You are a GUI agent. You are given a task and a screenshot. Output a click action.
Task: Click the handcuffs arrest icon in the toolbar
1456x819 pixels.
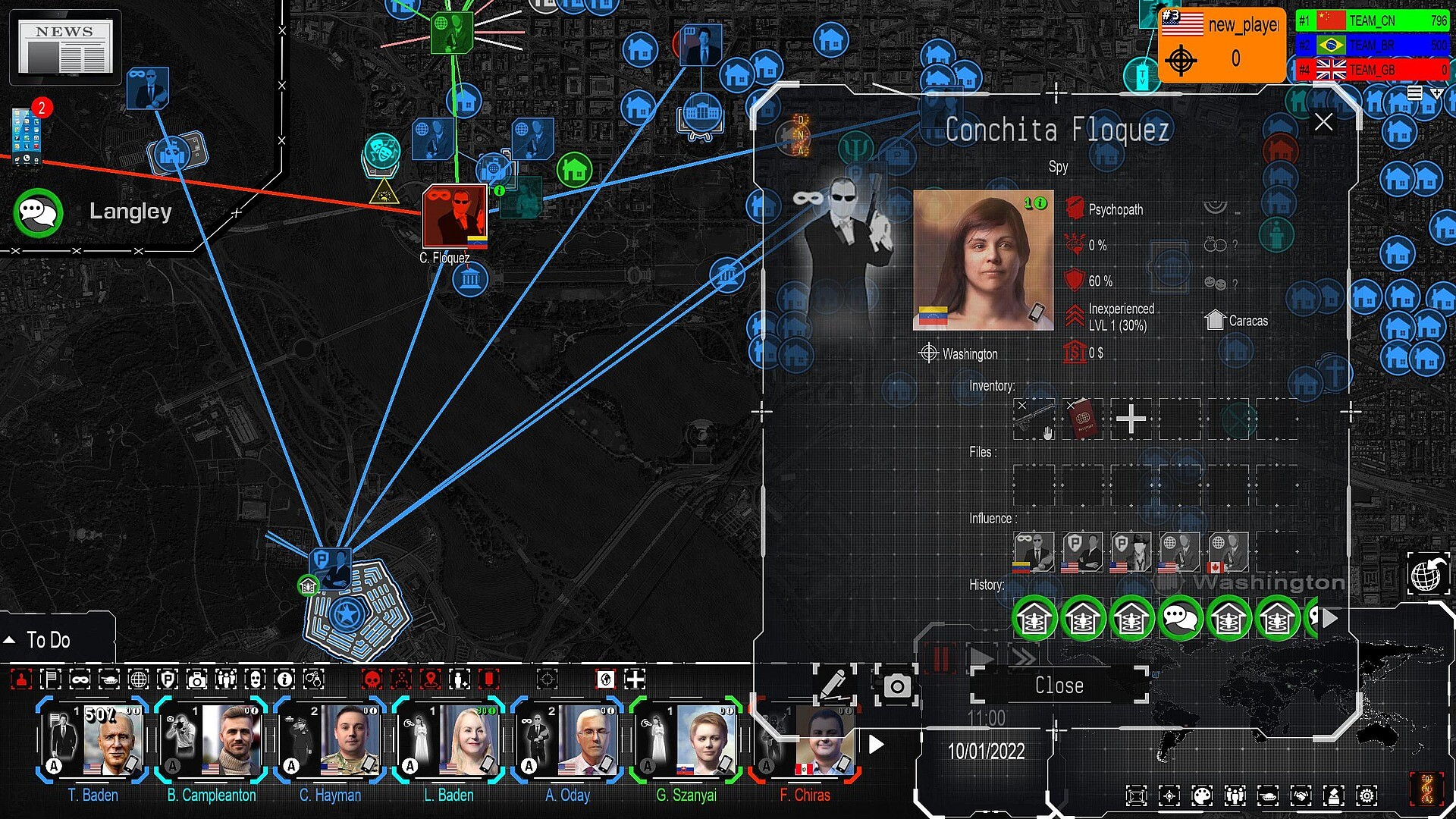pos(313,680)
